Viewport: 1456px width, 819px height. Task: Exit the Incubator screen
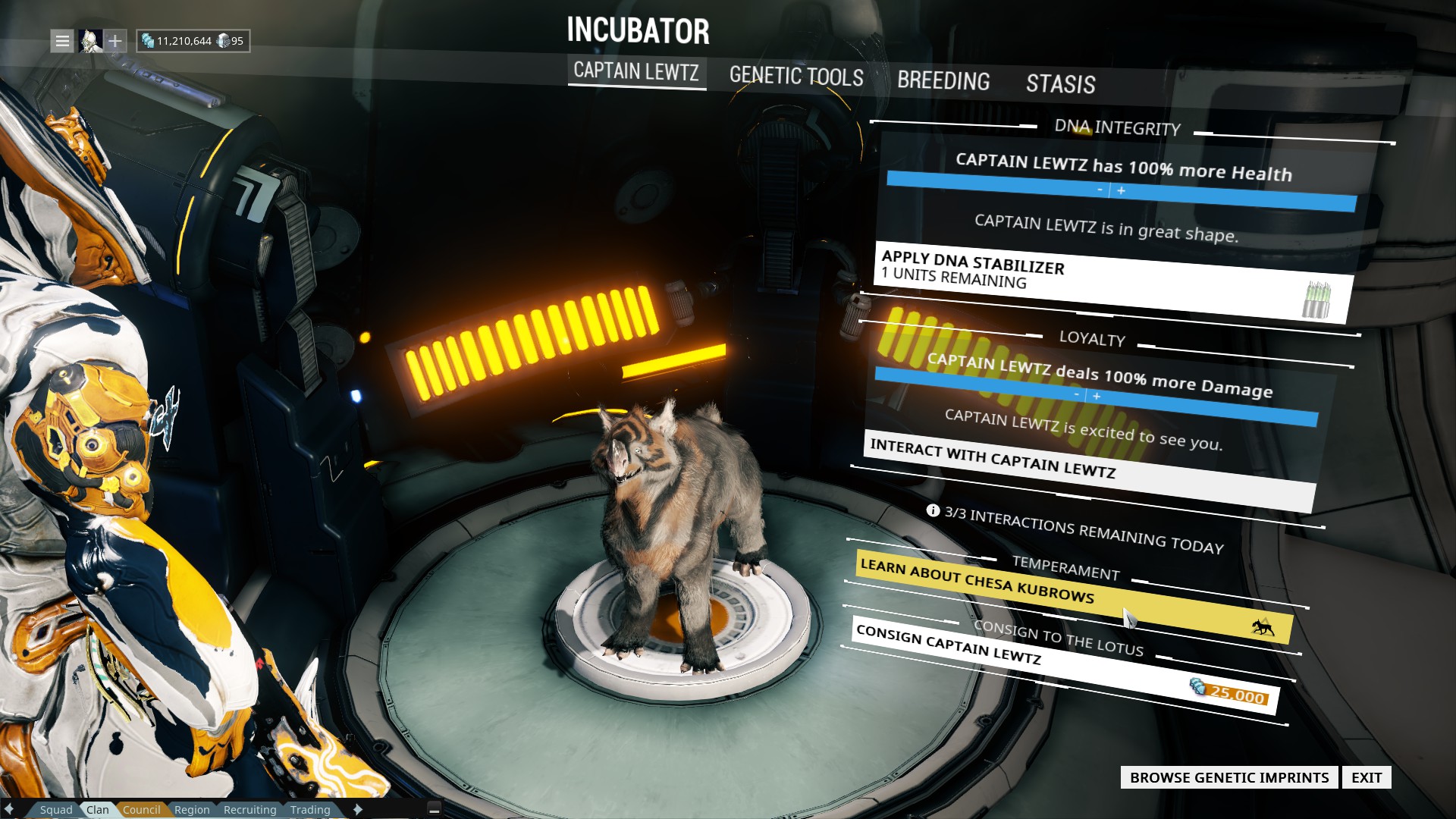tap(1366, 777)
